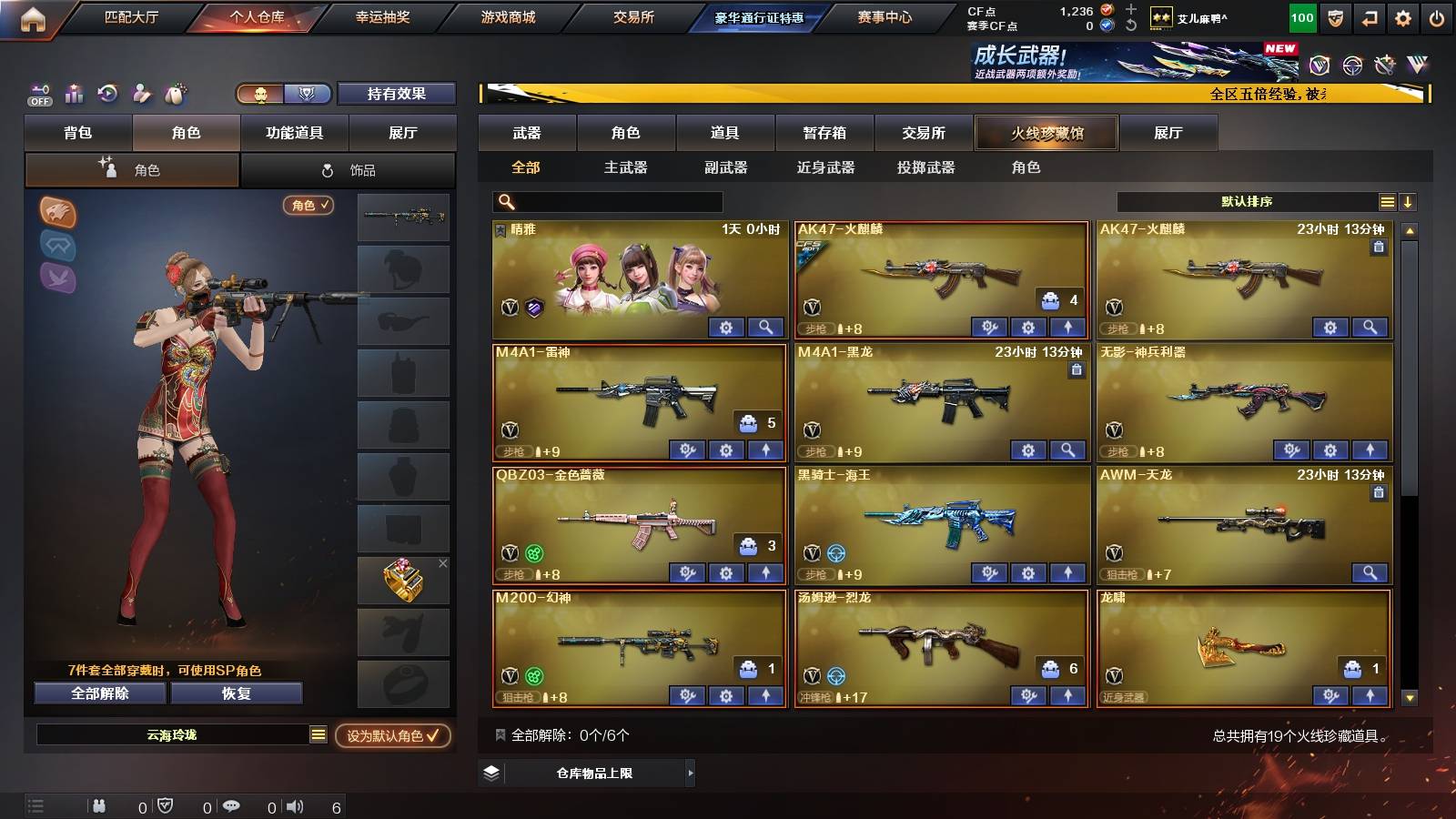The image size is (1456, 819).
Task: Click the rotate/replay circular arrow icon above character panel
Action: [x=107, y=94]
